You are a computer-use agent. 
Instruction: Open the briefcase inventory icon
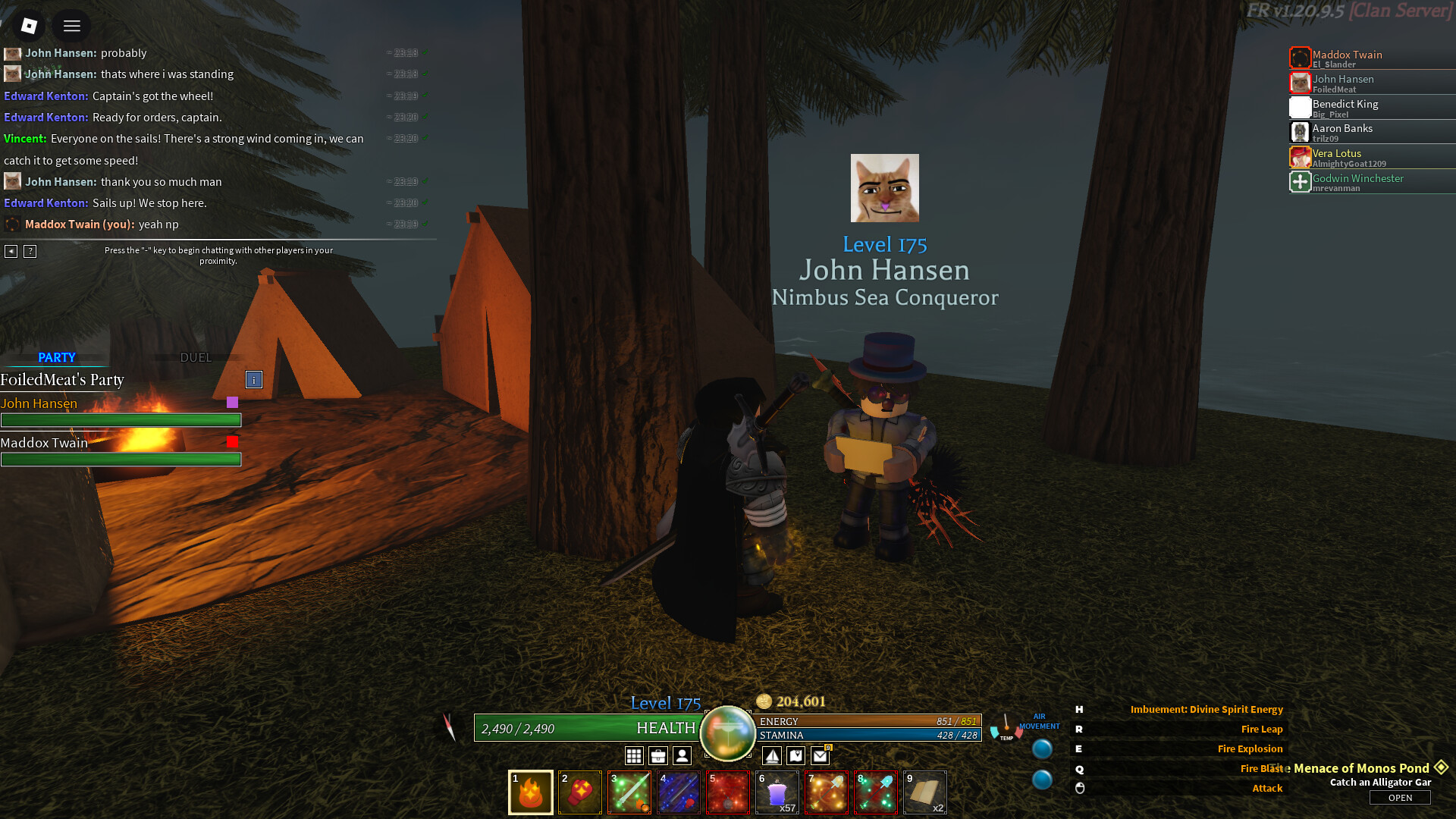(x=658, y=755)
